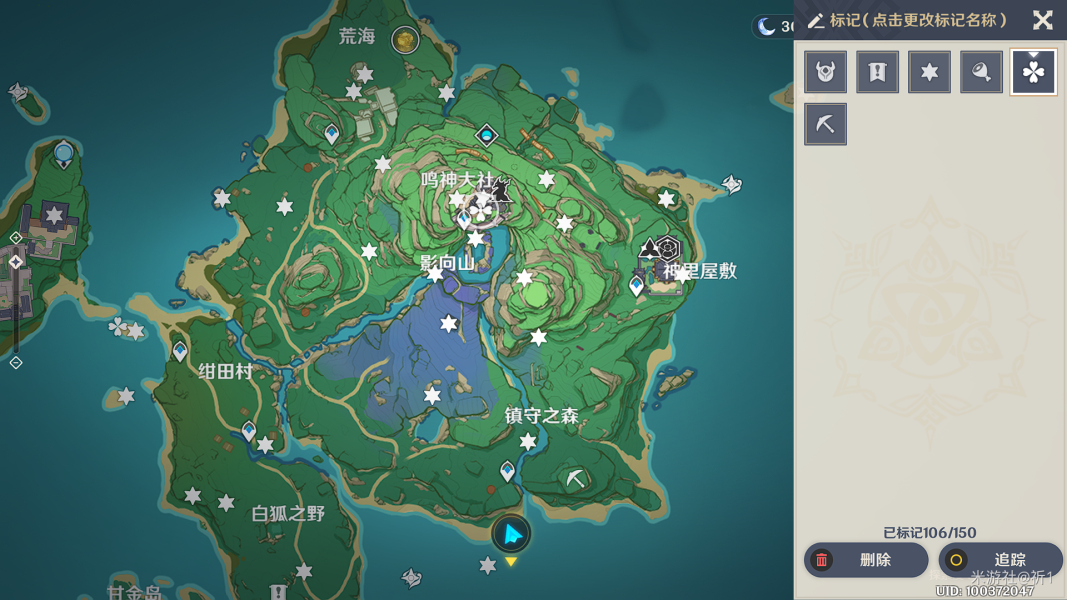The height and width of the screenshot is (600, 1067).
Task: Open the golden boss icon near 荒海
Action: coord(405,39)
